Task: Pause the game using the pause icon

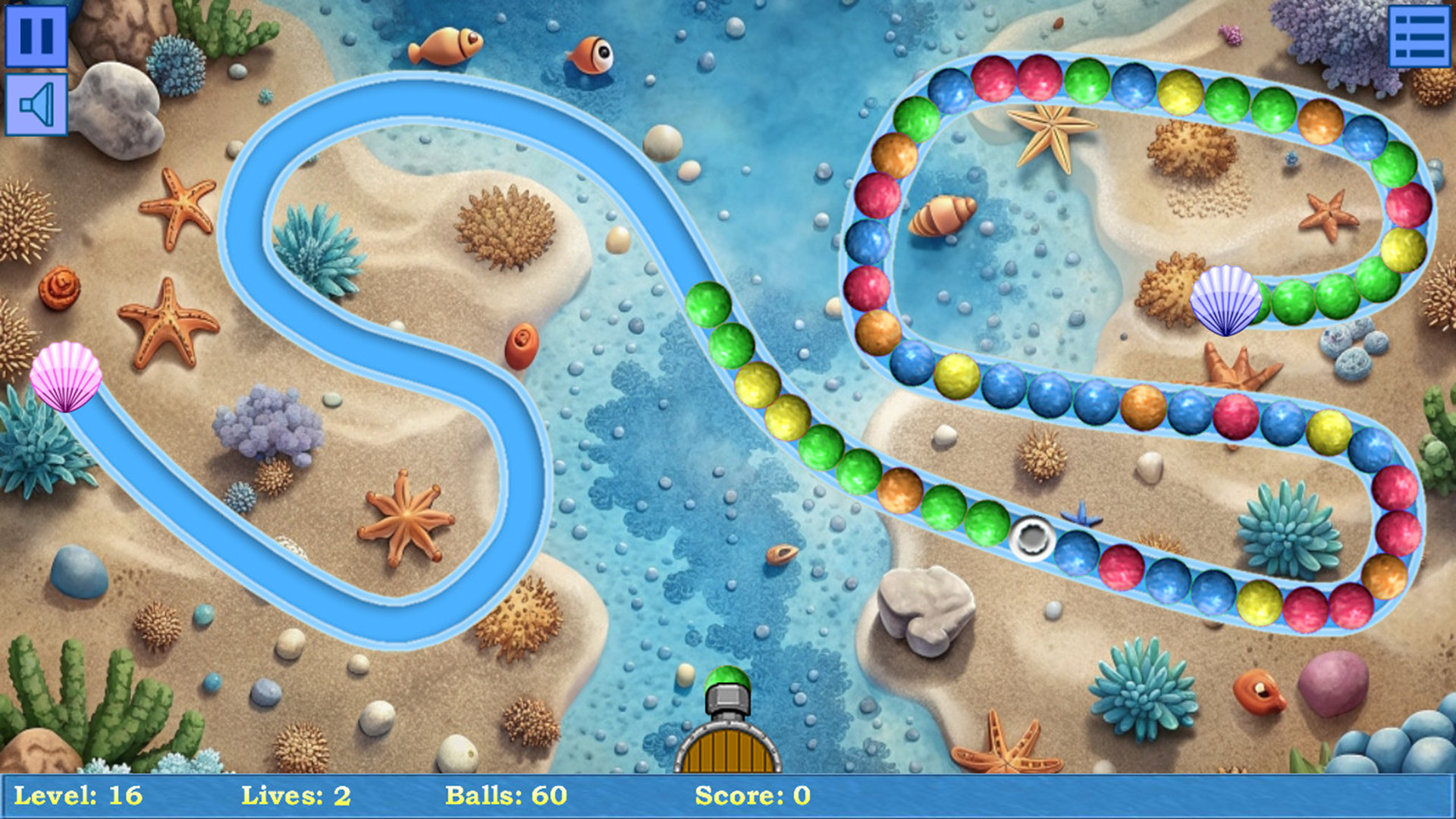Action: (x=36, y=34)
